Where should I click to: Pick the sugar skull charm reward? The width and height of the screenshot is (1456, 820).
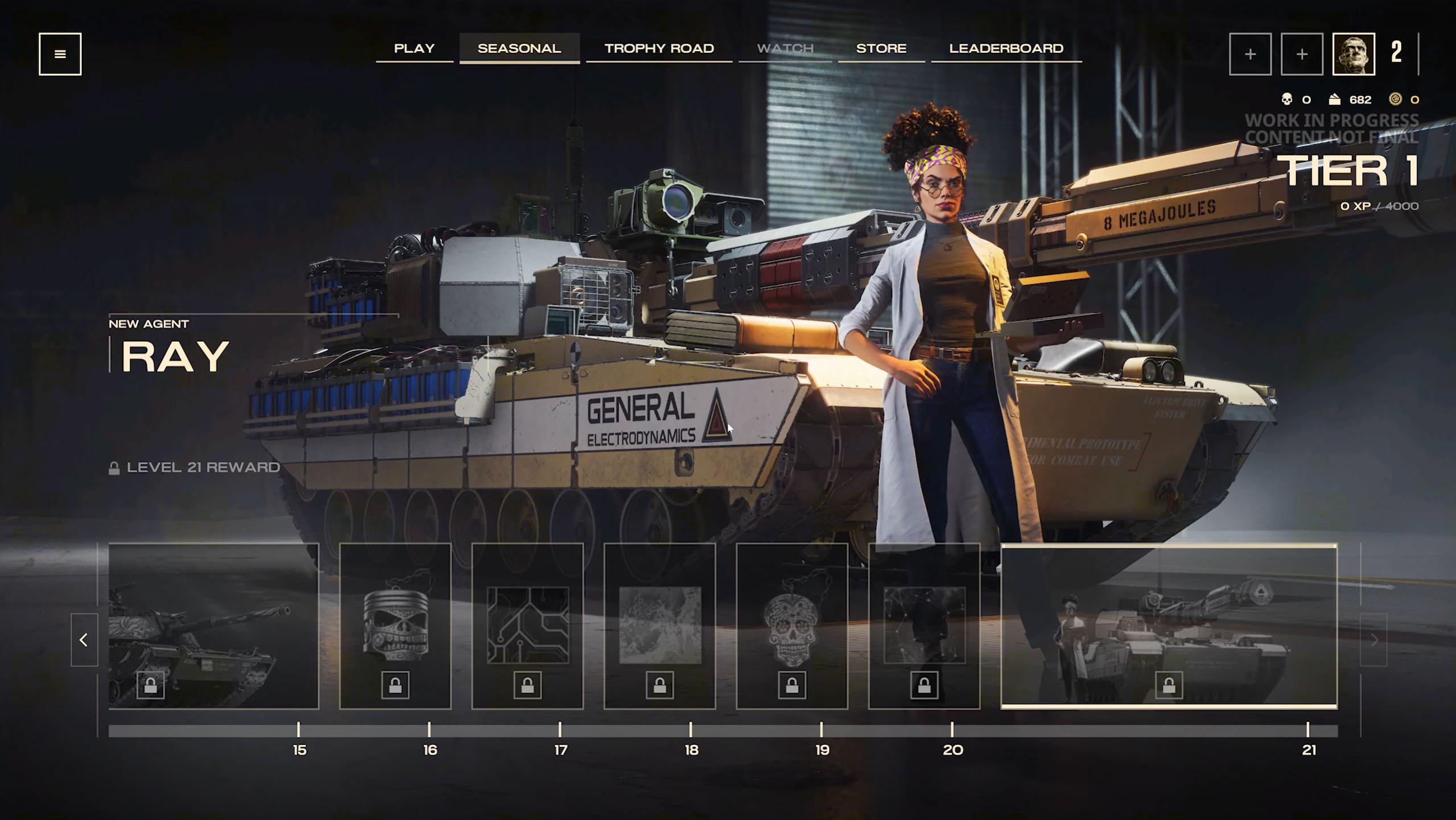tap(791, 626)
